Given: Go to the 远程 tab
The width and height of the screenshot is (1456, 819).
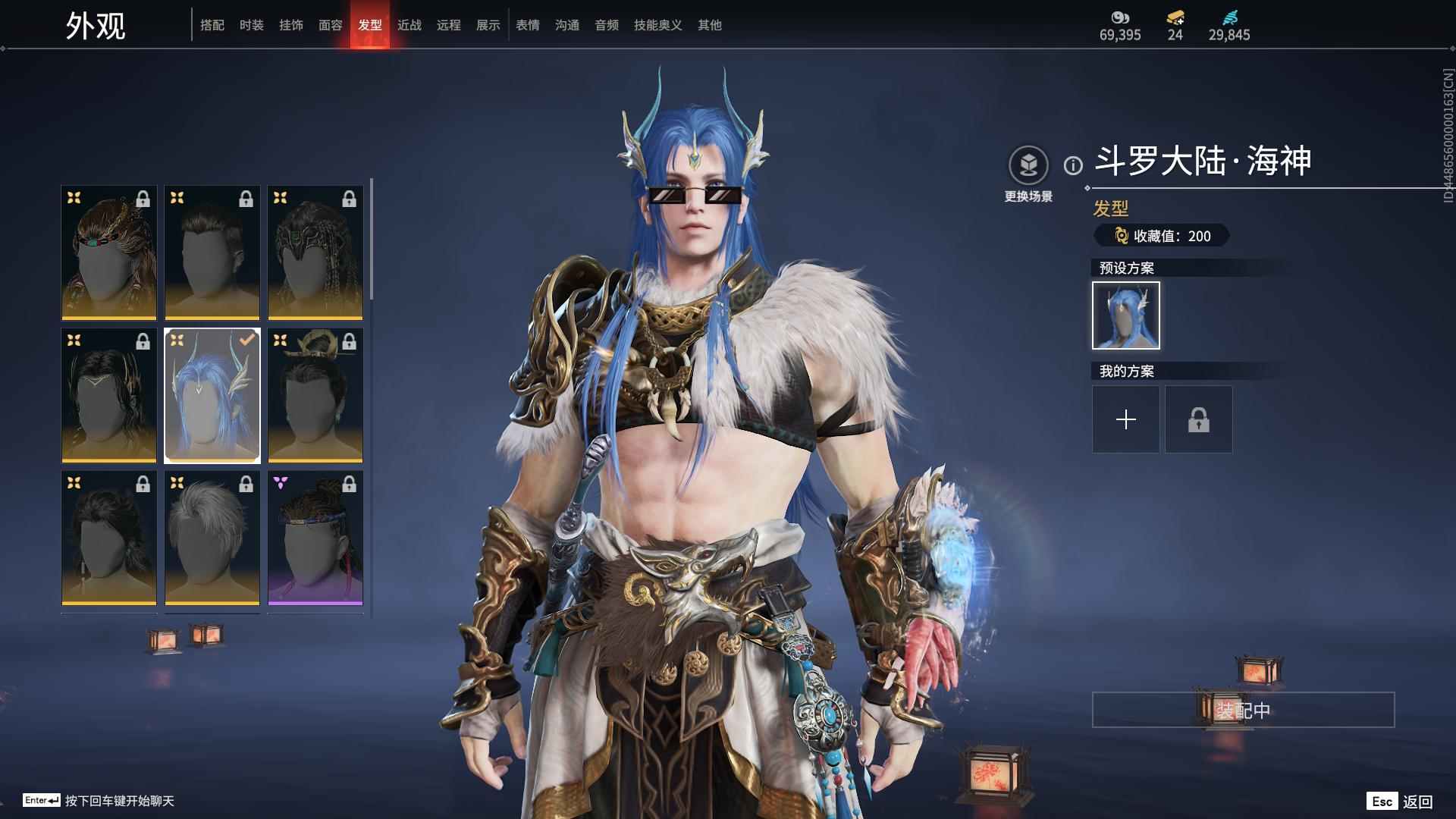Looking at the screenshot, I should click(449, 25).
